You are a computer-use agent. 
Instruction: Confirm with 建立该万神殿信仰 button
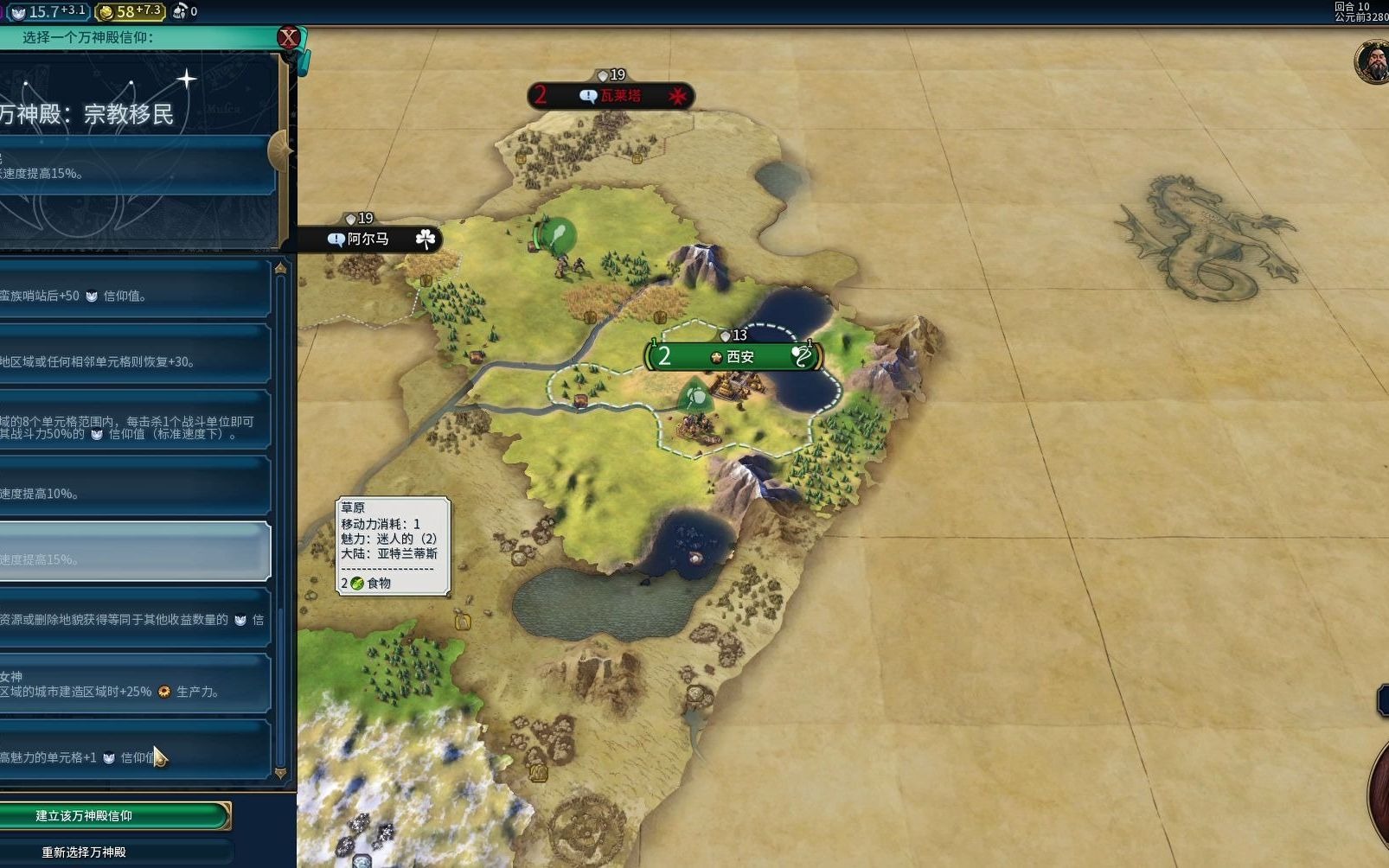point(114,815)
